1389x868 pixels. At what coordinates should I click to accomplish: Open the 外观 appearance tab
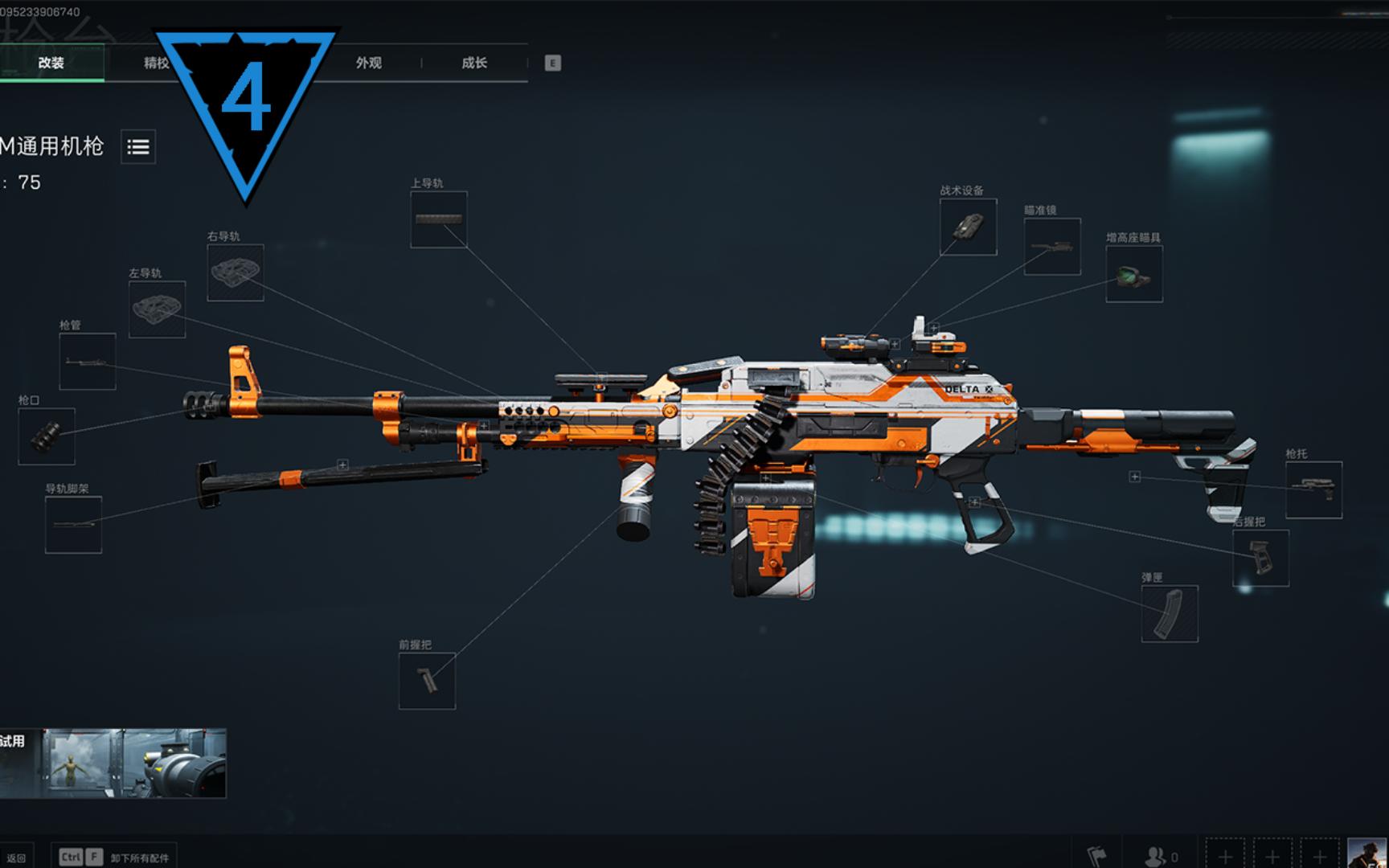369,63
